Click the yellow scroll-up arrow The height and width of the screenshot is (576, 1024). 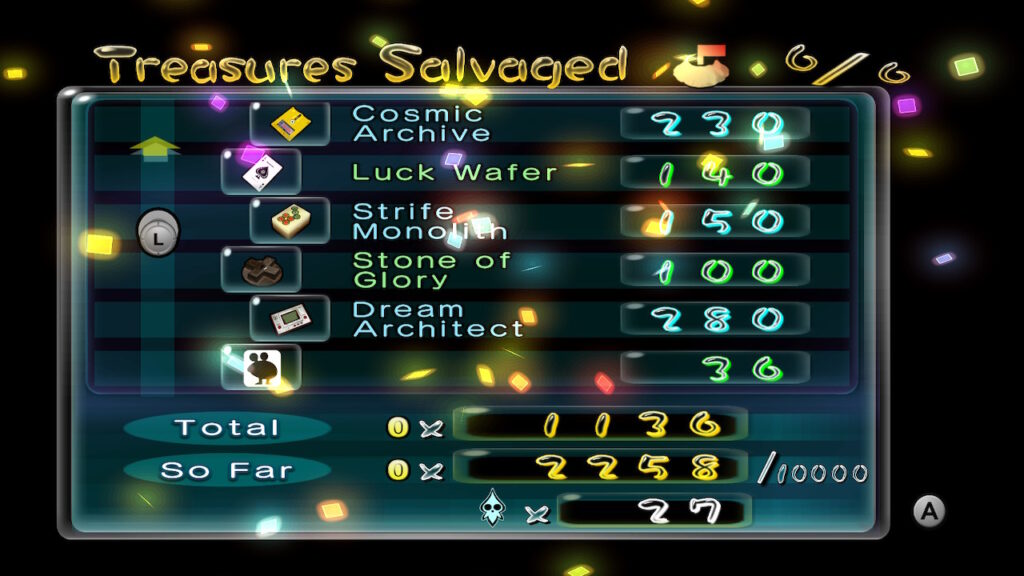pos(155,148)
